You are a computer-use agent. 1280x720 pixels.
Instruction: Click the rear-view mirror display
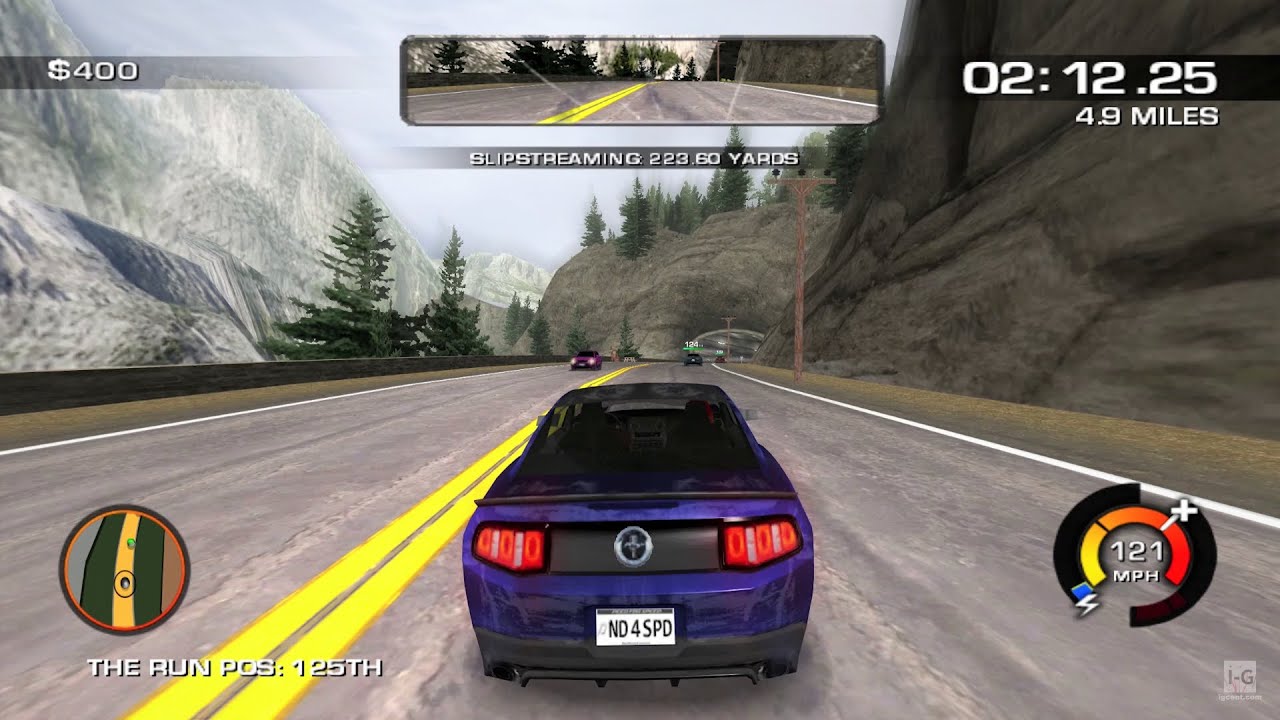641,80
